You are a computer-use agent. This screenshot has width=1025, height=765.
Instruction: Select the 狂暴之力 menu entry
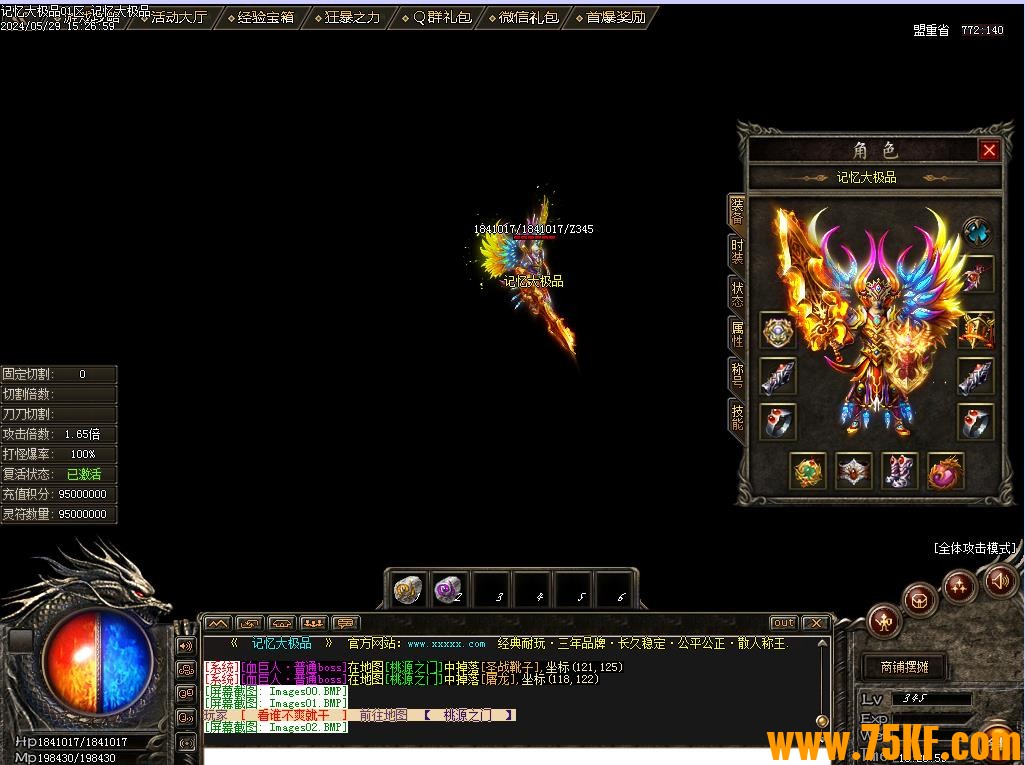pos(347,17)
